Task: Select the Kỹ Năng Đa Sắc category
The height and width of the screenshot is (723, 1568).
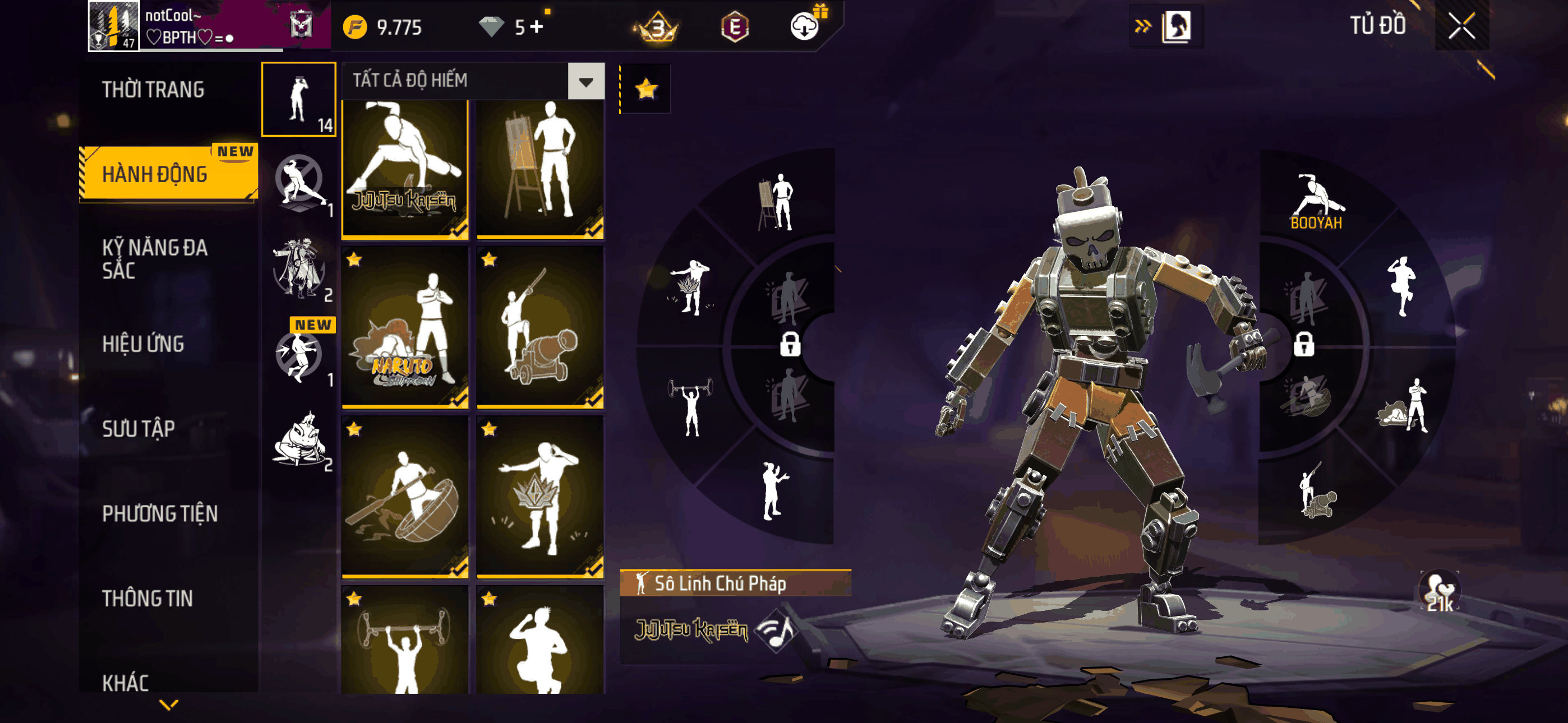Action: coord(155,258)
